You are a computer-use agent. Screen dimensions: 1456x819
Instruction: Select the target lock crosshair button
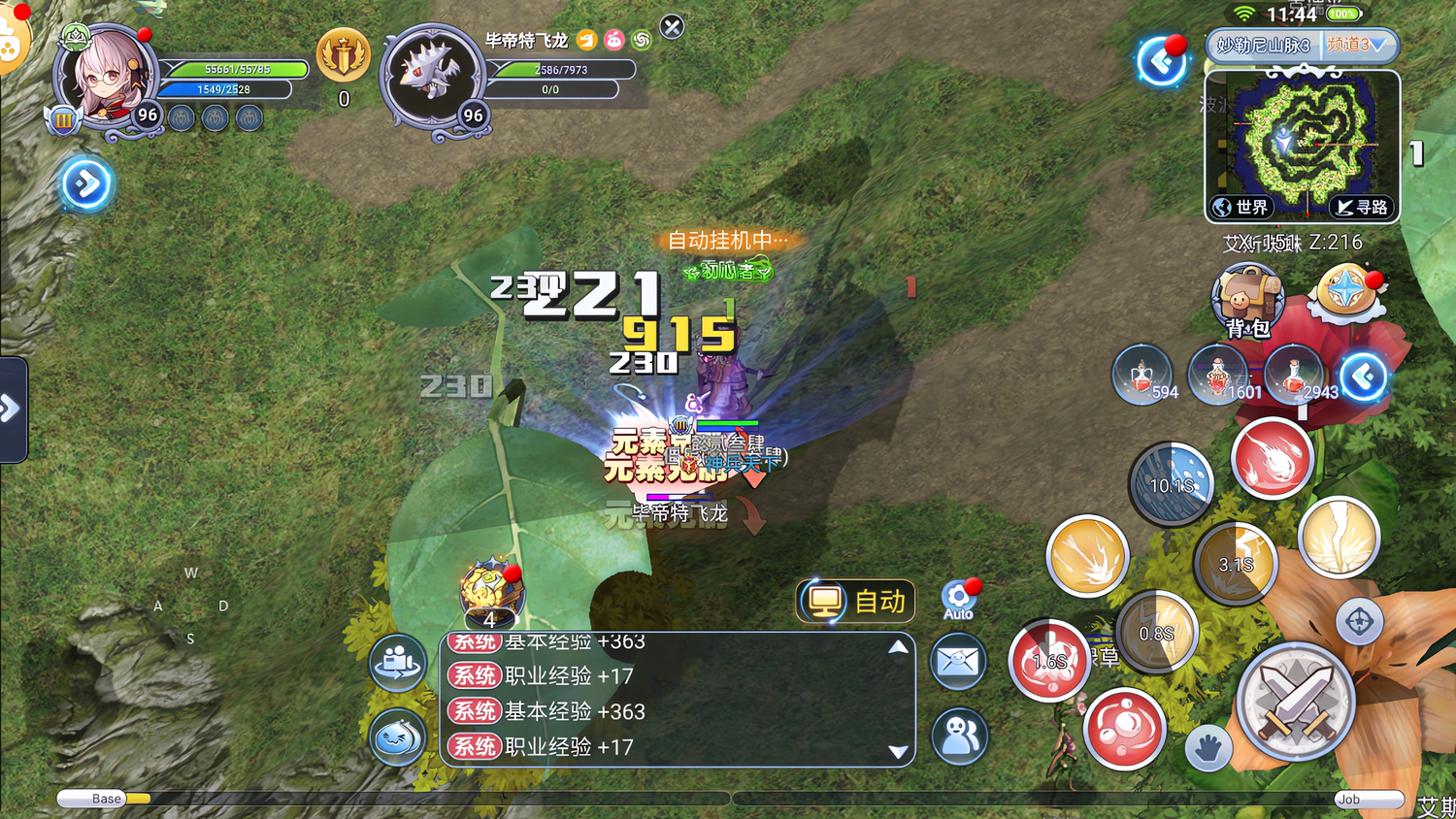point(1359,621)
